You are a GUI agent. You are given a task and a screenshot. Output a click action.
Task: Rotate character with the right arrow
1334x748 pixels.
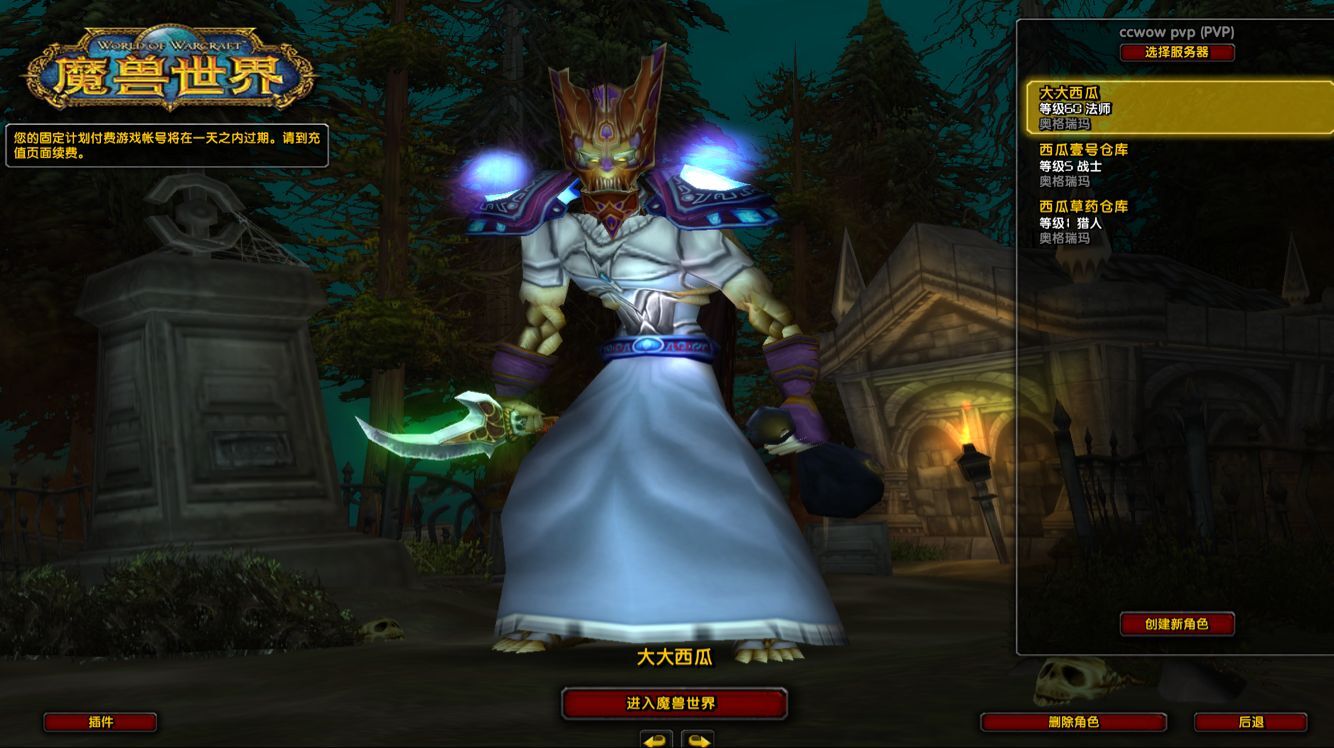698,741
